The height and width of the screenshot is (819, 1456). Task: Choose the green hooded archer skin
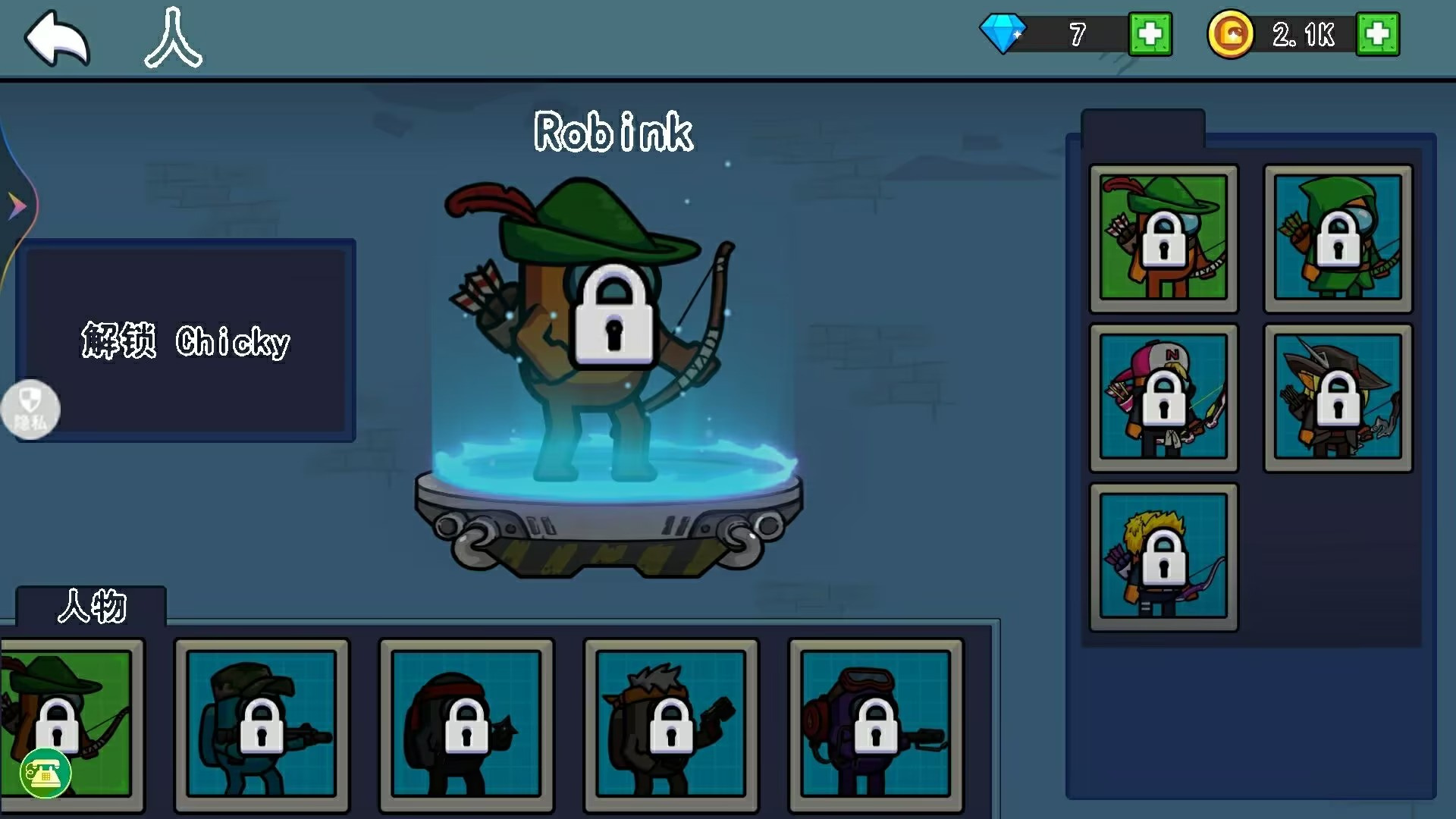pyautogui.click(x=1338, y=238)
